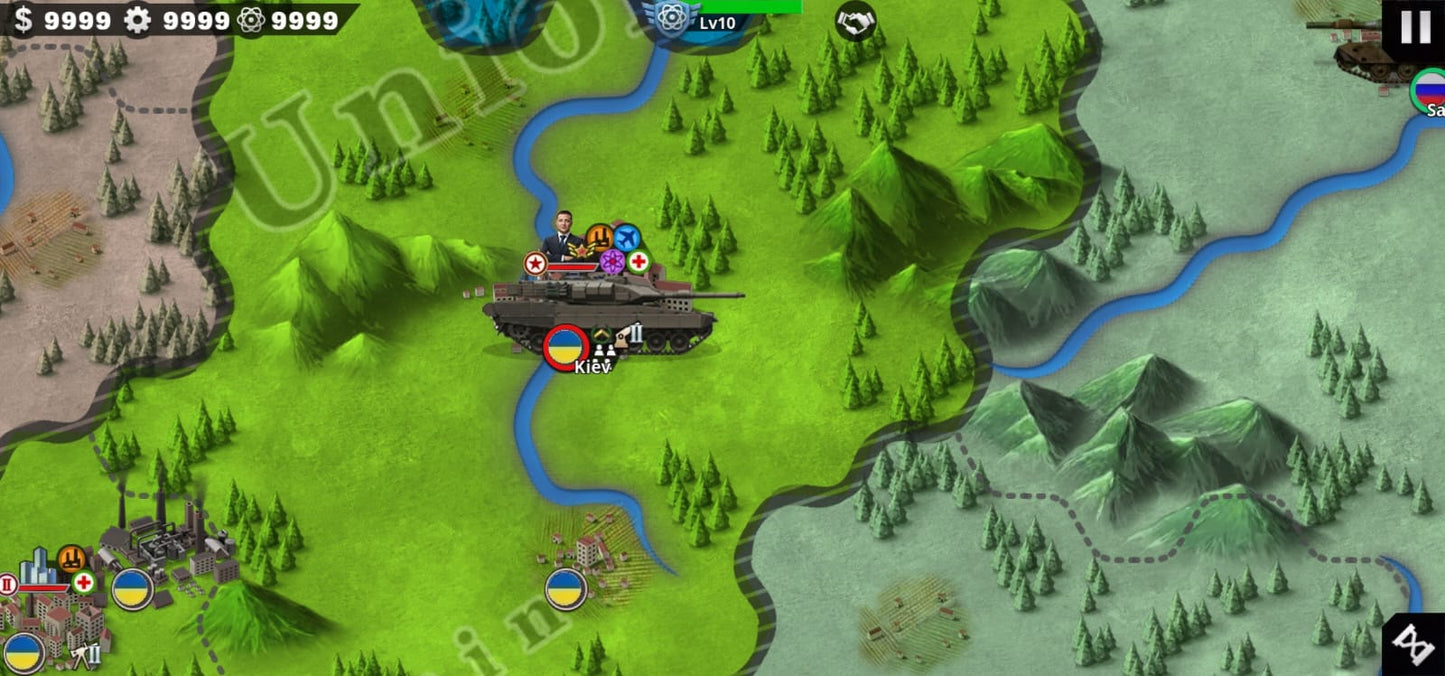Open the Lv10 technology badge
1445x676 pixels.
(x=674, y=20)
